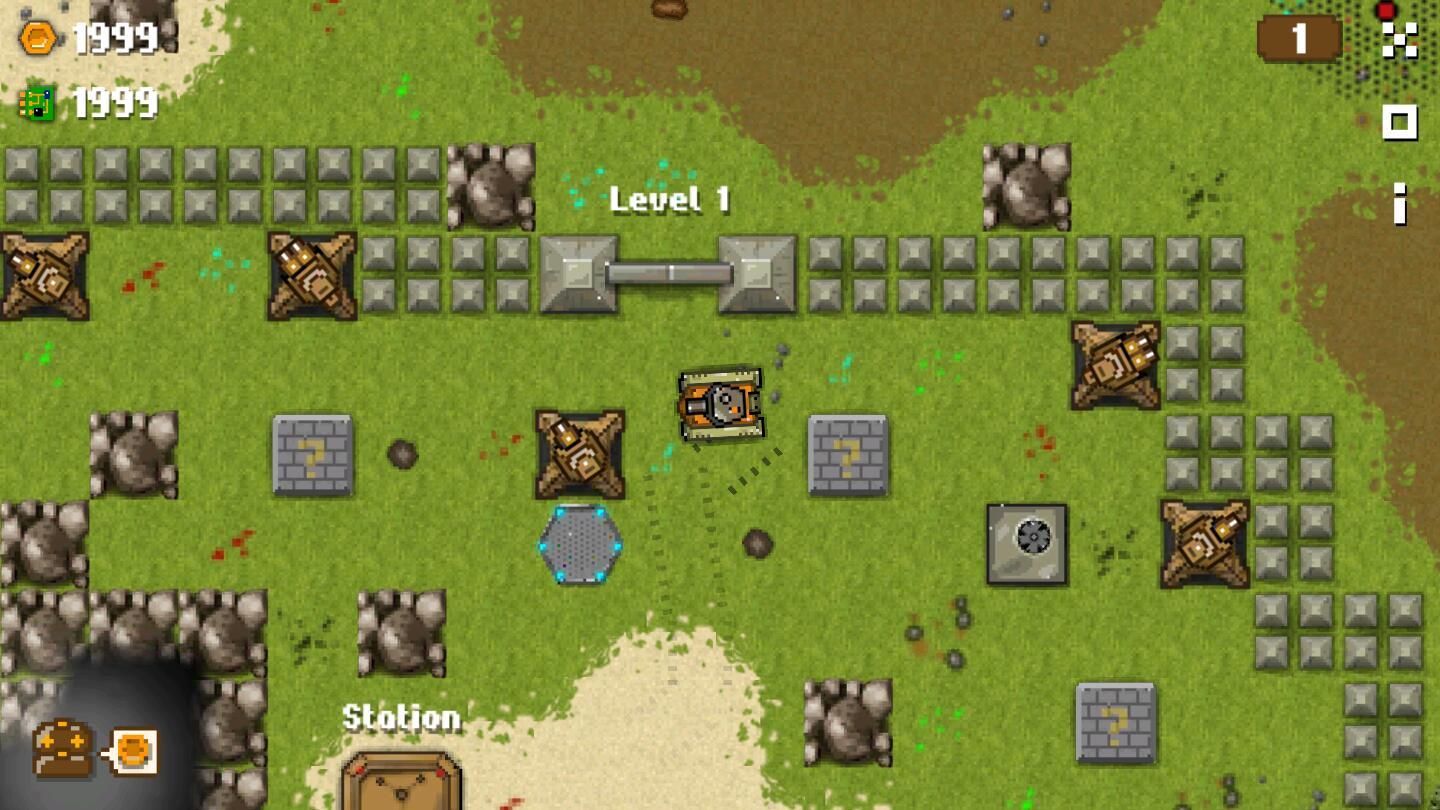
Task: Open the left mystery question-mark block
Action: 313,455
